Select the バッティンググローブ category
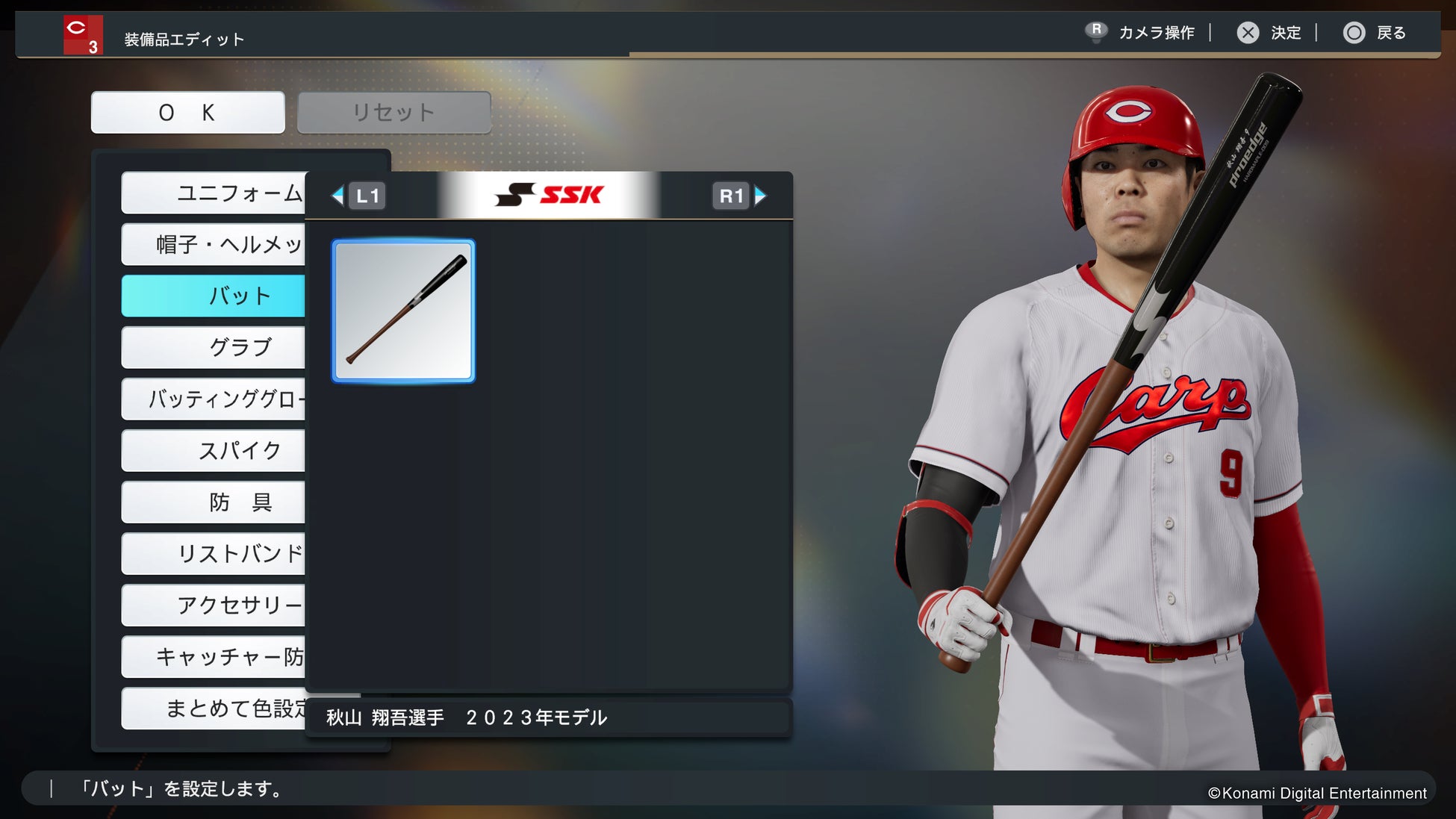 (214, 399)
